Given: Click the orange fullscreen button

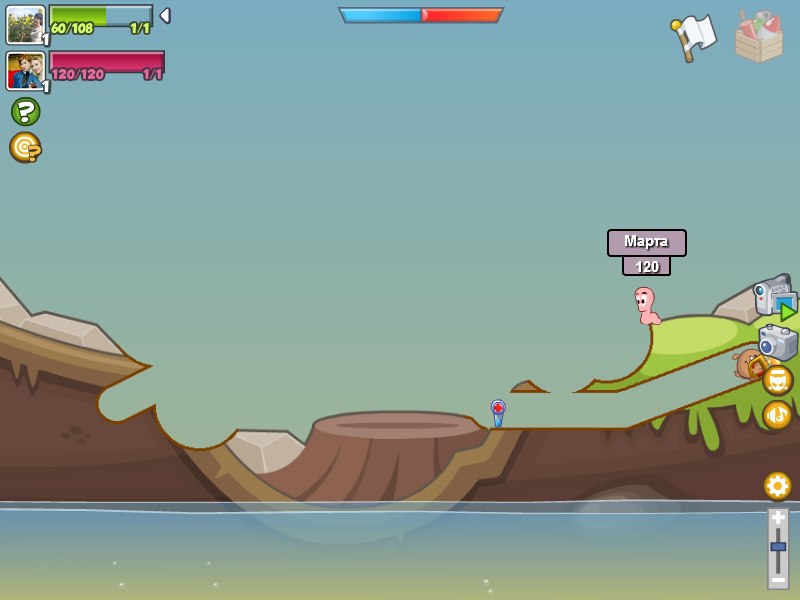Looking at the screenshot, I should coord(778,380).
